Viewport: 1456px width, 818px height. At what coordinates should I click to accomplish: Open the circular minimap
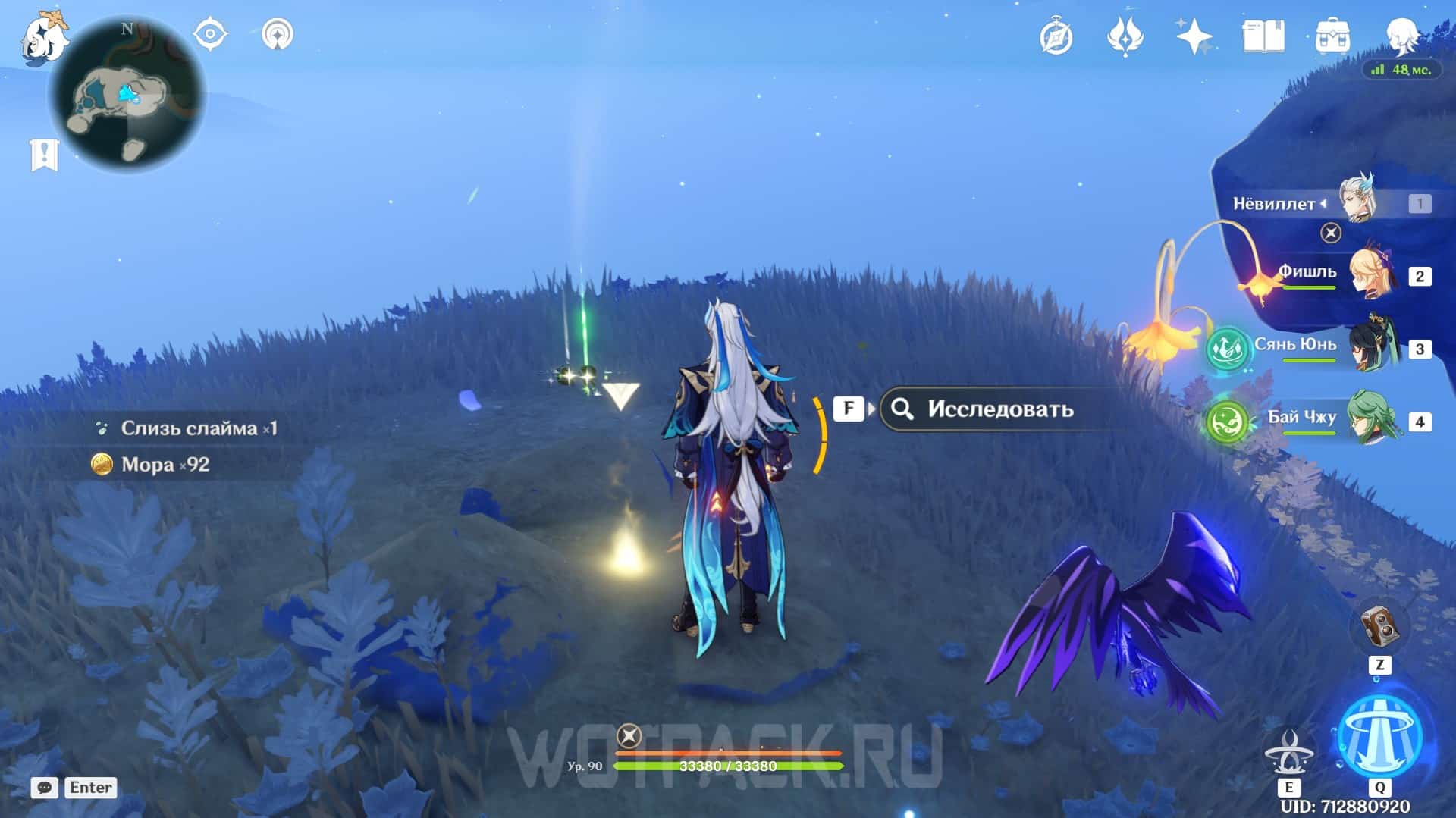[x=127, y=96]
